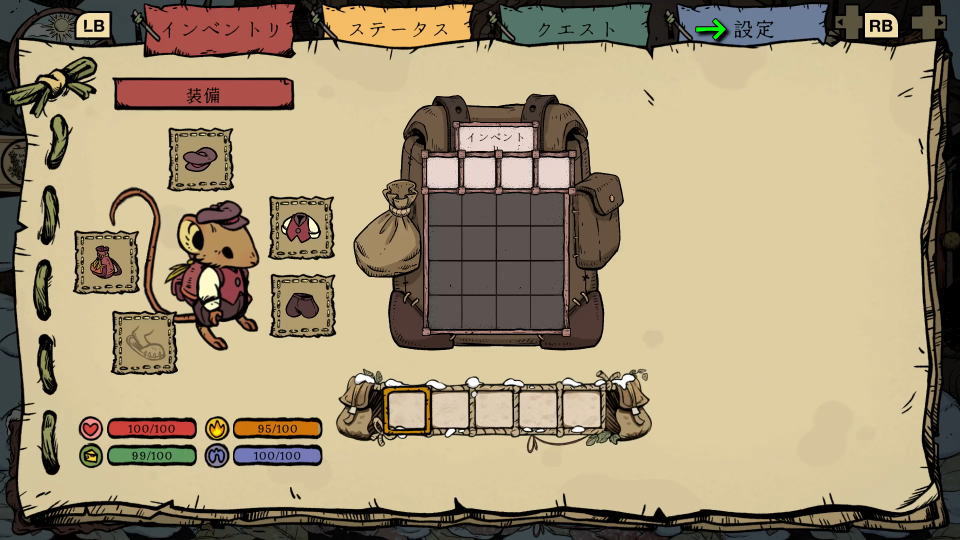Click the 装備 equipment header
The width and height of the screenshot is (960, 540).
[x=203, y=95]
